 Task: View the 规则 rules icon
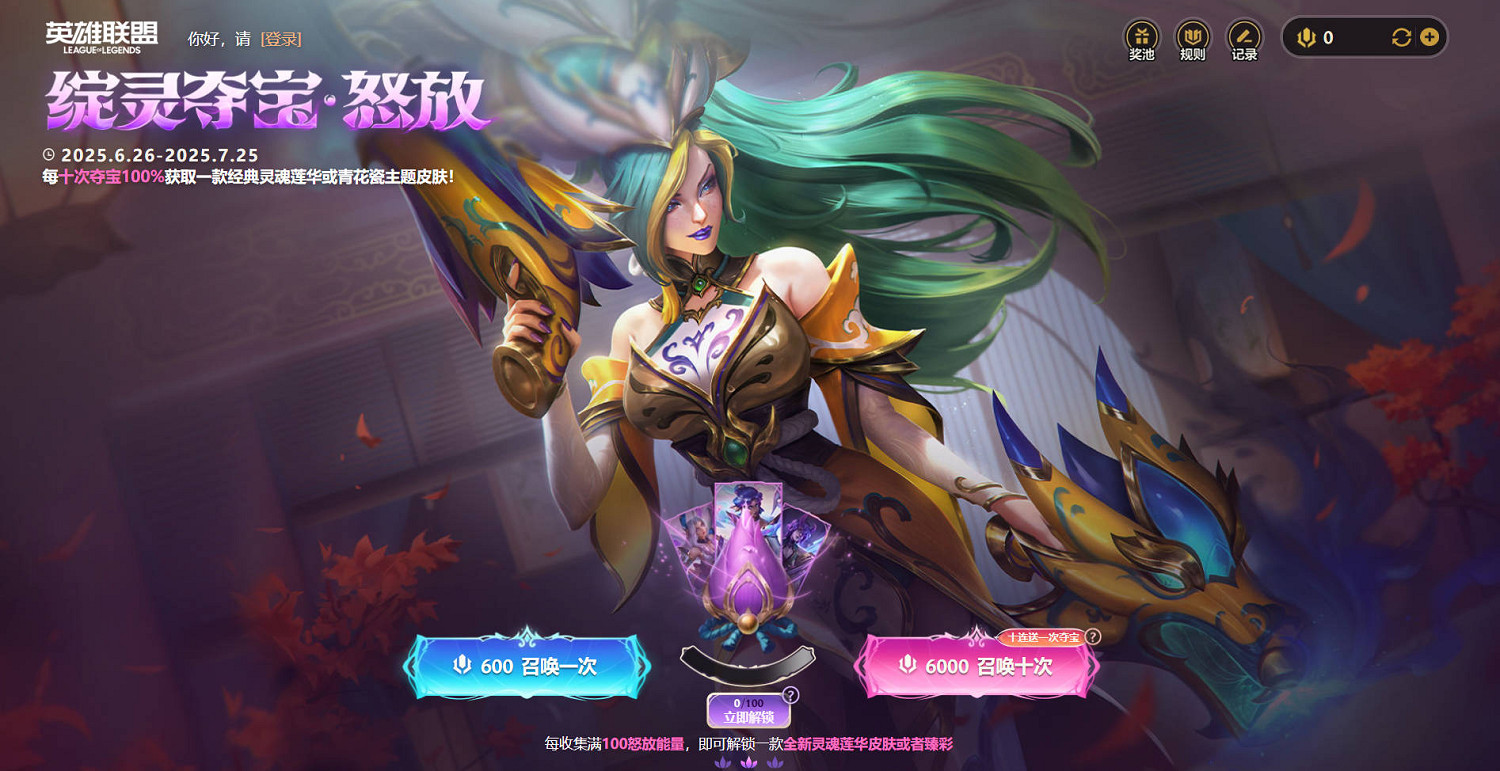(1193, 35)
